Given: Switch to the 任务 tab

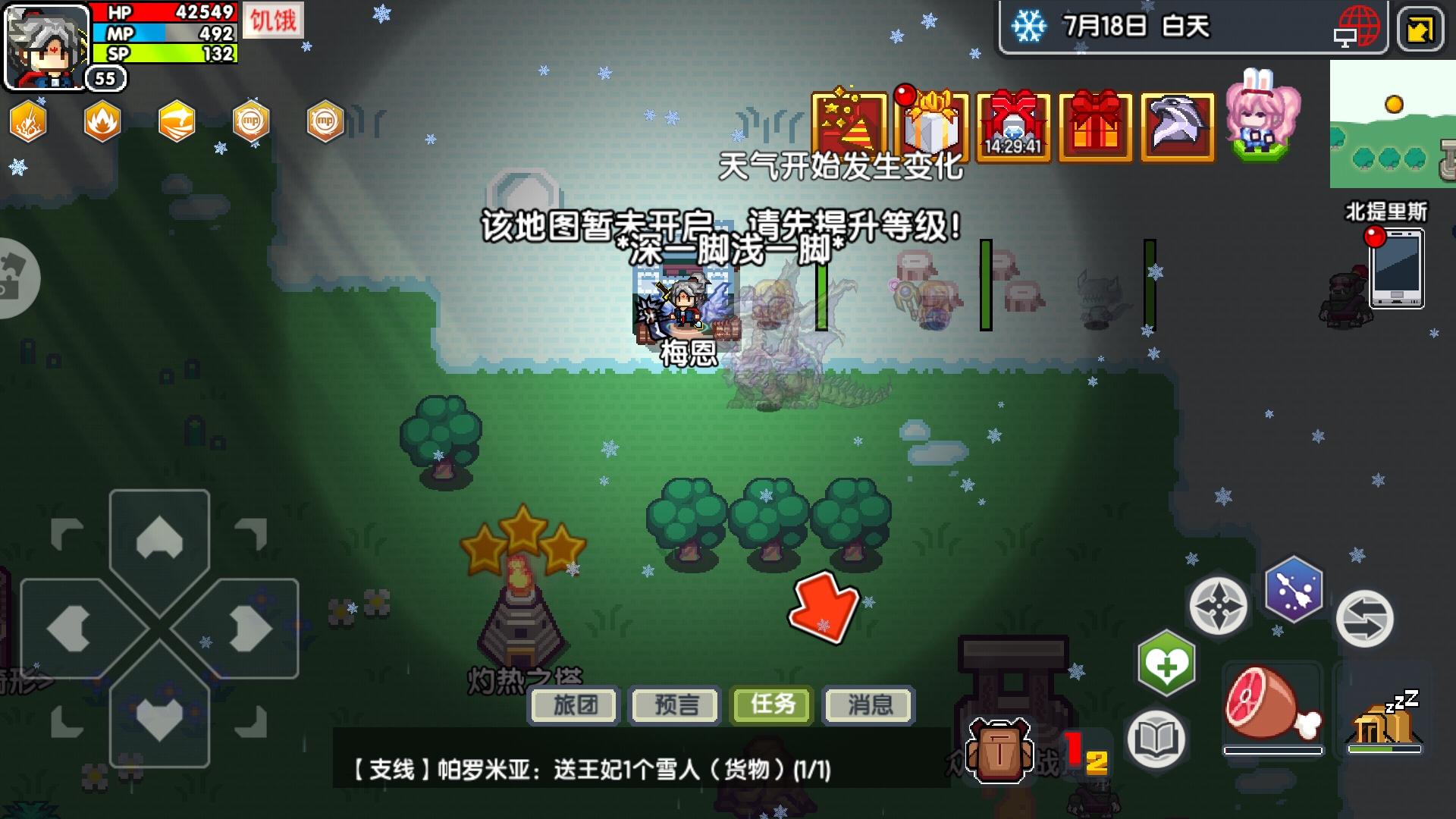Looking at the screenshot, I should [770, 704].
